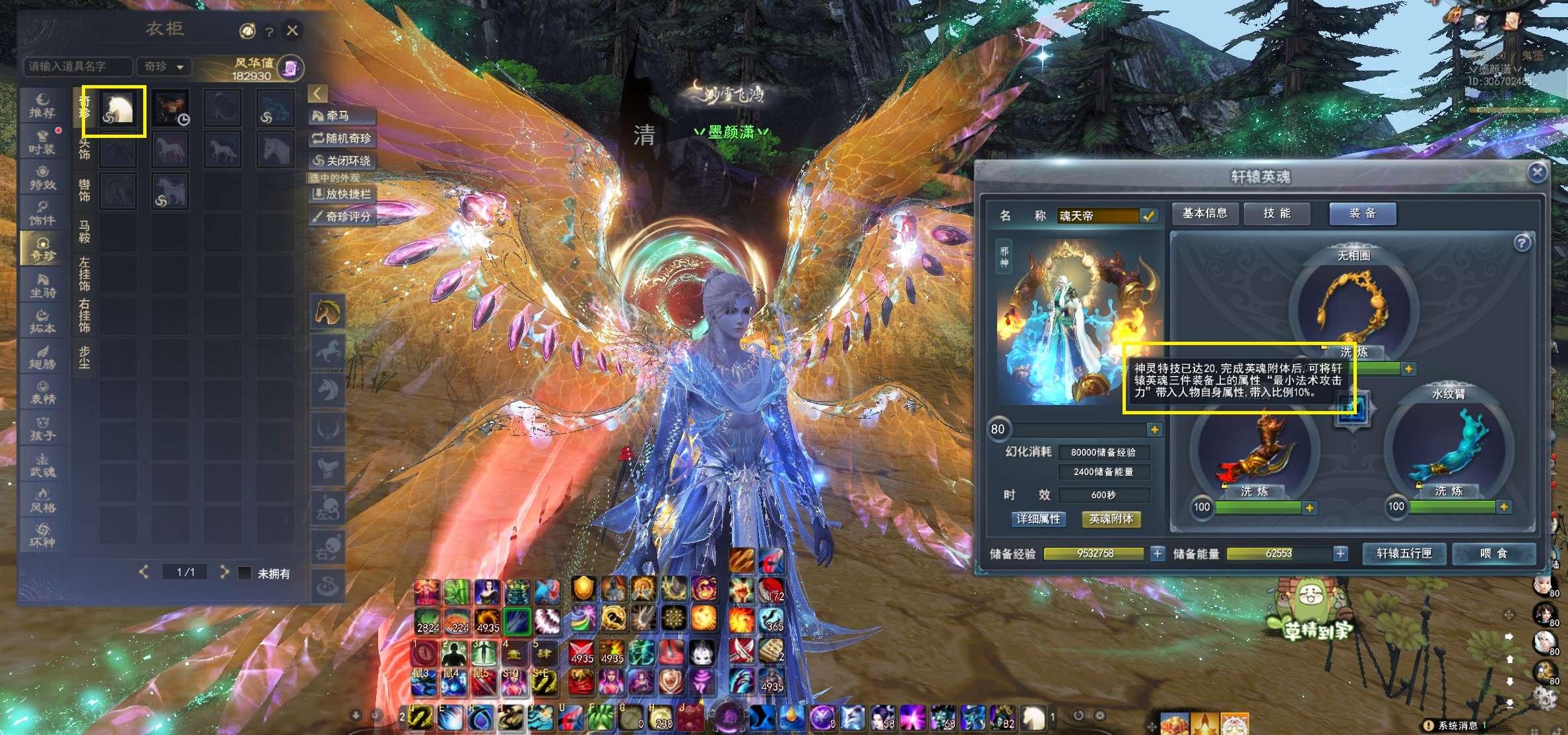Open the 奇珍 filter dropdown
The image size is (1568, 735).
[x=164, y=66]
